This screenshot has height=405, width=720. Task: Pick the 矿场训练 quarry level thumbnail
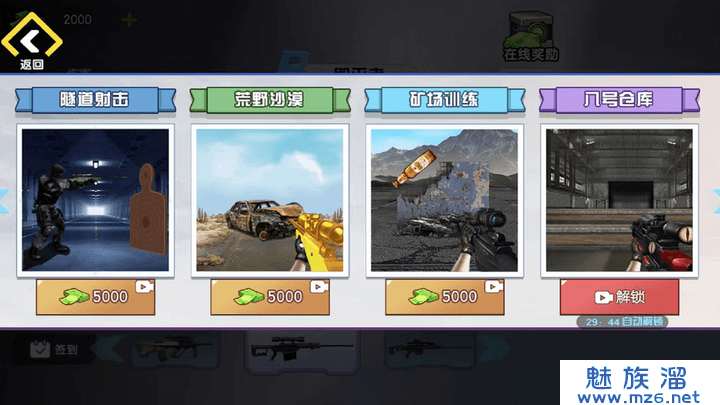pyautogui.click(x=445, y=198)
